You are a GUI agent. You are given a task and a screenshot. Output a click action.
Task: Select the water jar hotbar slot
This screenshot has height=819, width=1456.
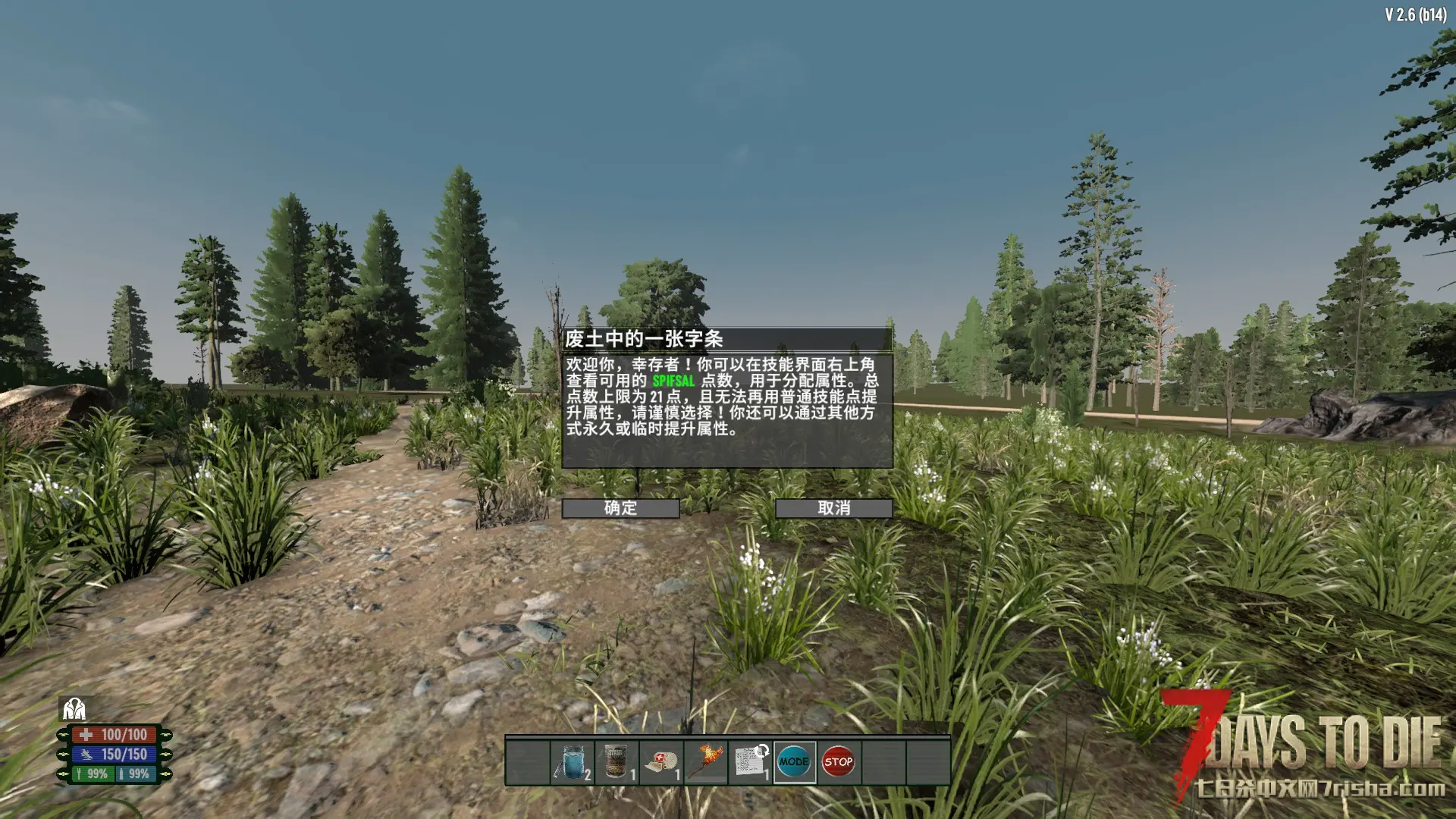(x=573, y=762)
